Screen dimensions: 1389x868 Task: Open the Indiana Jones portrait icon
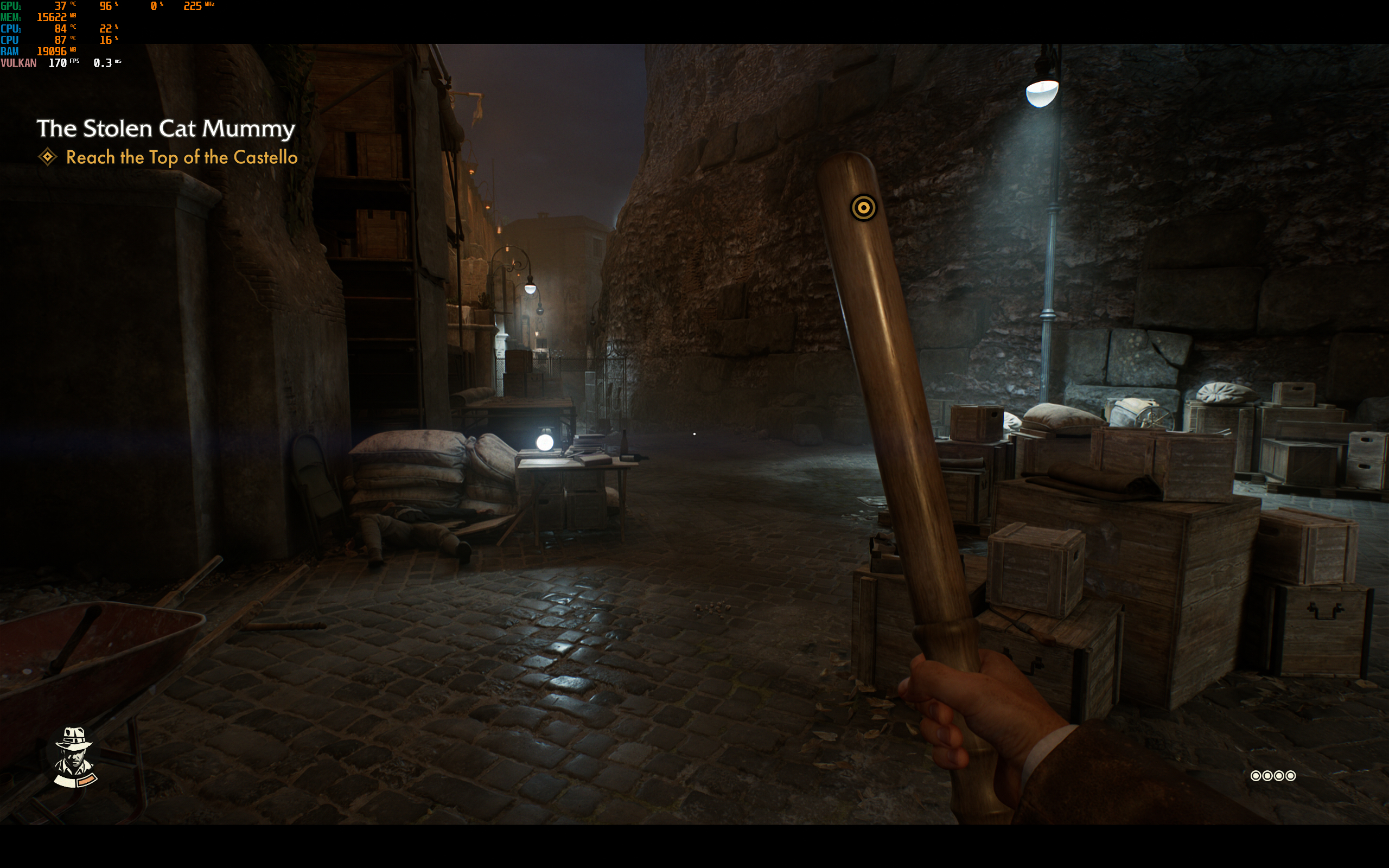click(x=74, y=757)
